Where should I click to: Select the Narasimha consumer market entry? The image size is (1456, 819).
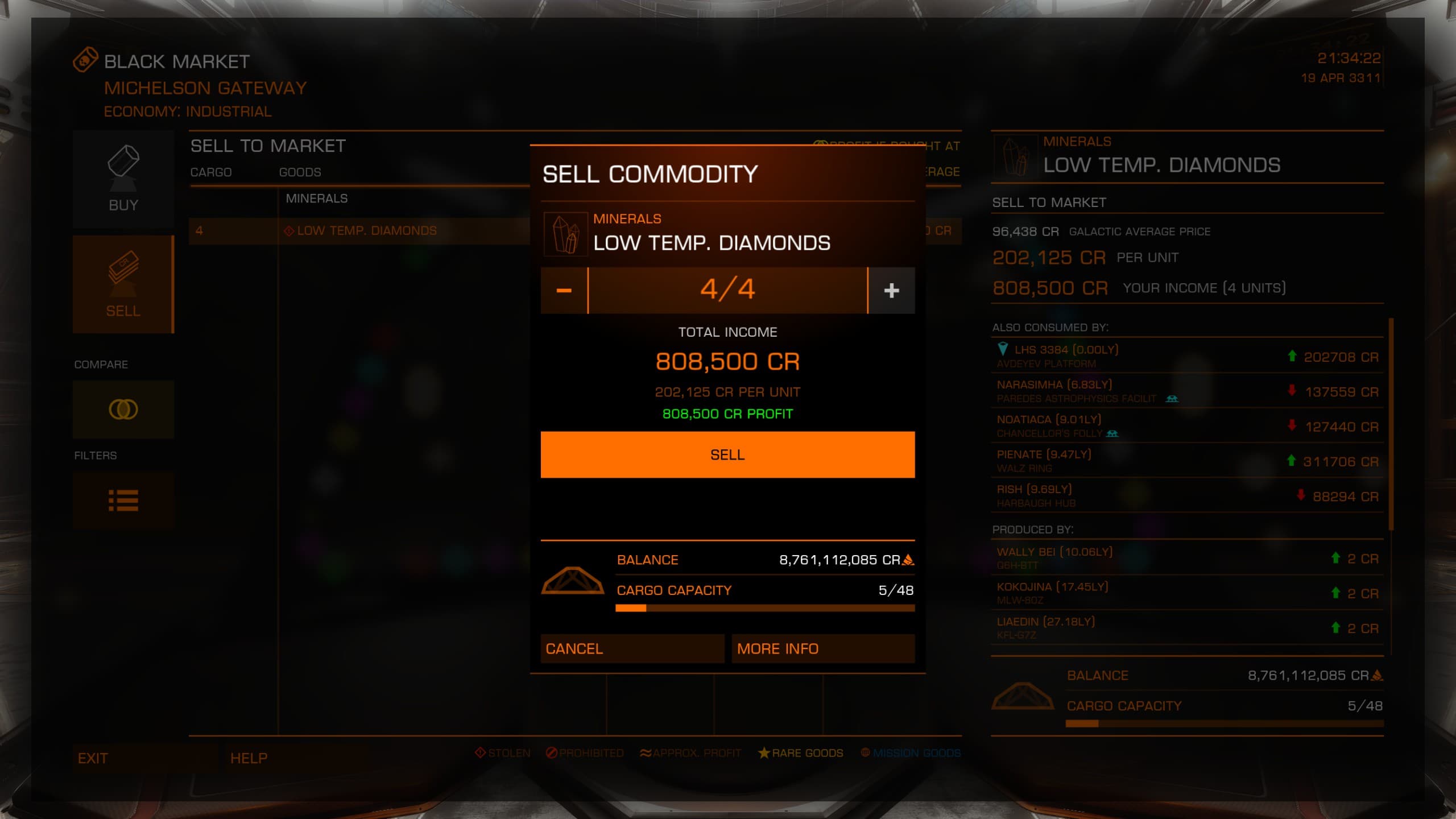point(1186,391)
